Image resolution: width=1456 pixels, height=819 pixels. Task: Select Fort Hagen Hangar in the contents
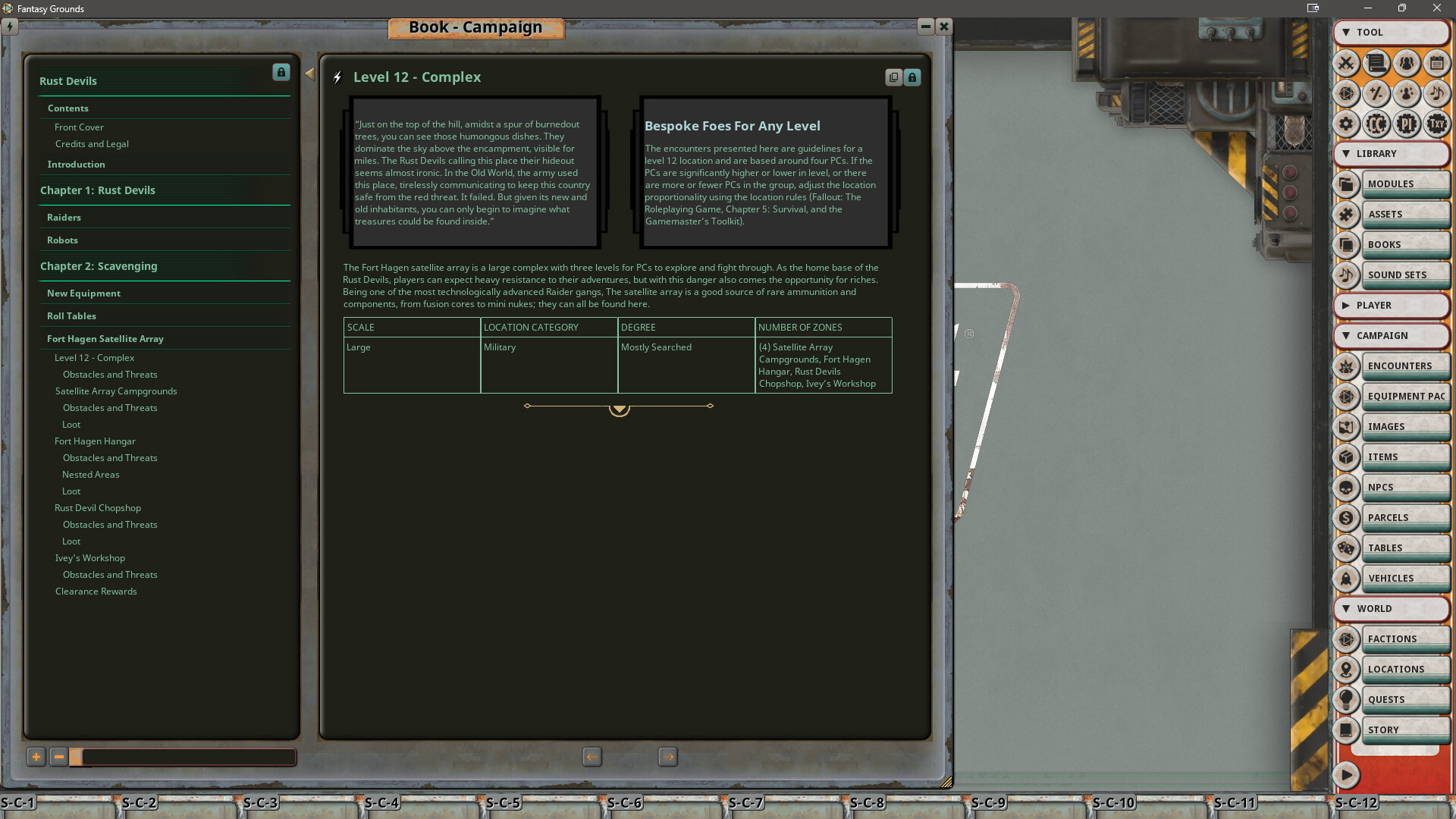click(x=95, y=441)
